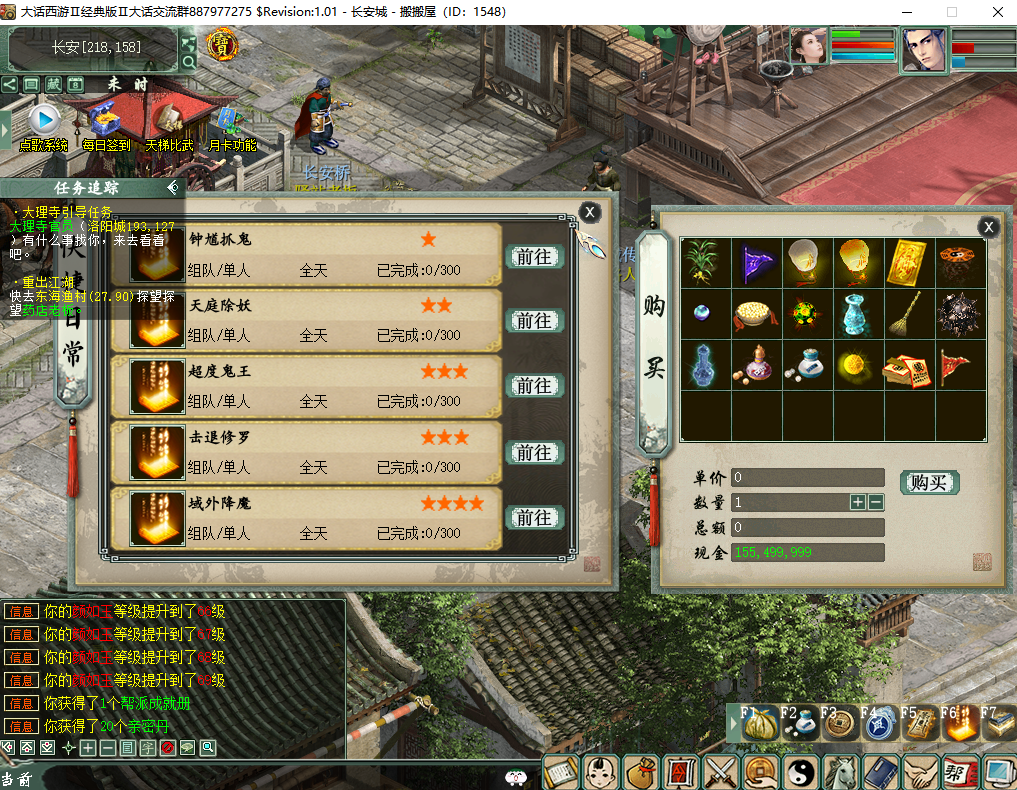Decrease purchase quantity with minus button
This screenshot has width=1017, height=790.
click(x=876, y=502)
